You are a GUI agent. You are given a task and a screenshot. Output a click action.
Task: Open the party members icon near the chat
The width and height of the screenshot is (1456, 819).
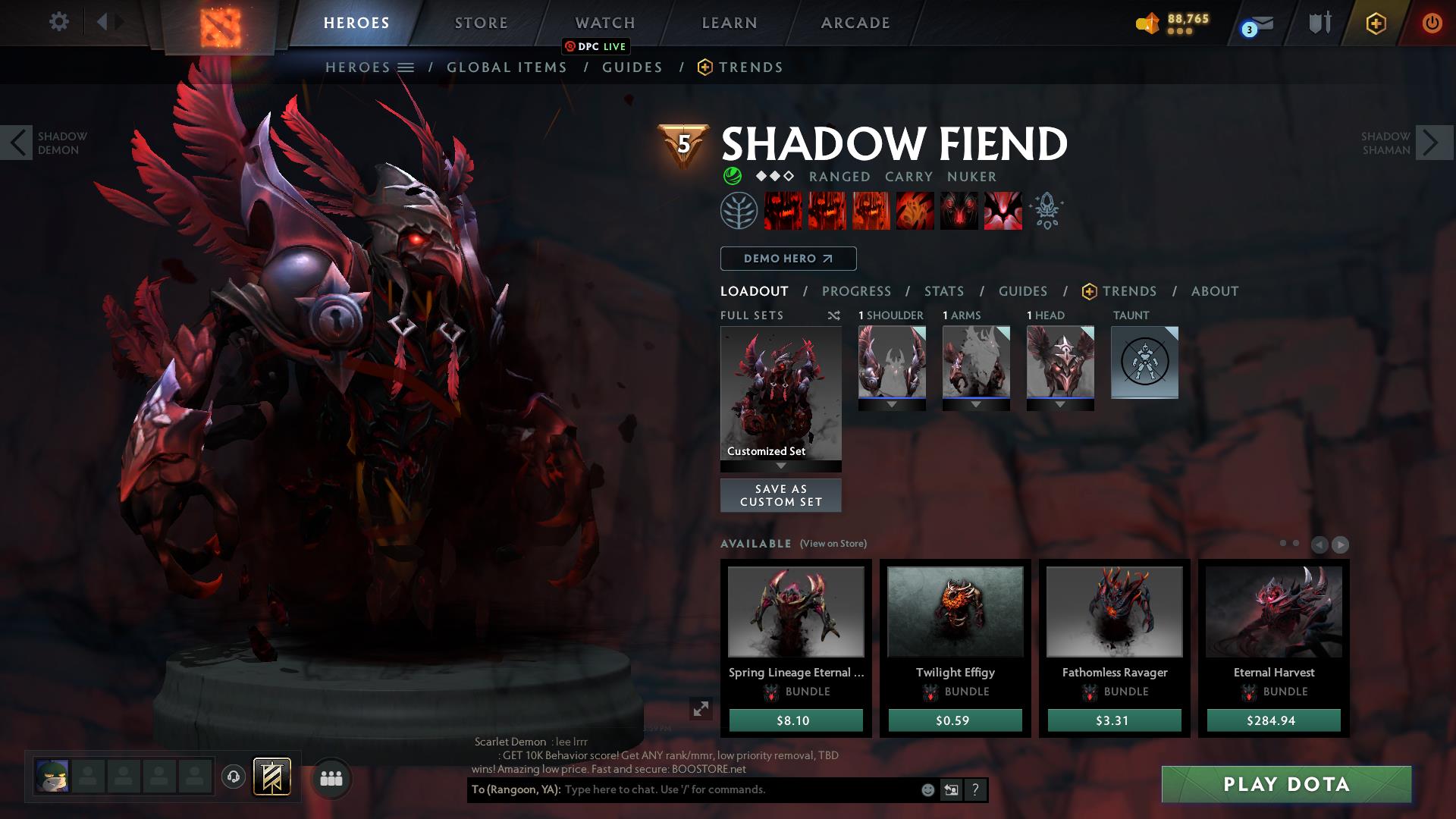pos(331,777)
